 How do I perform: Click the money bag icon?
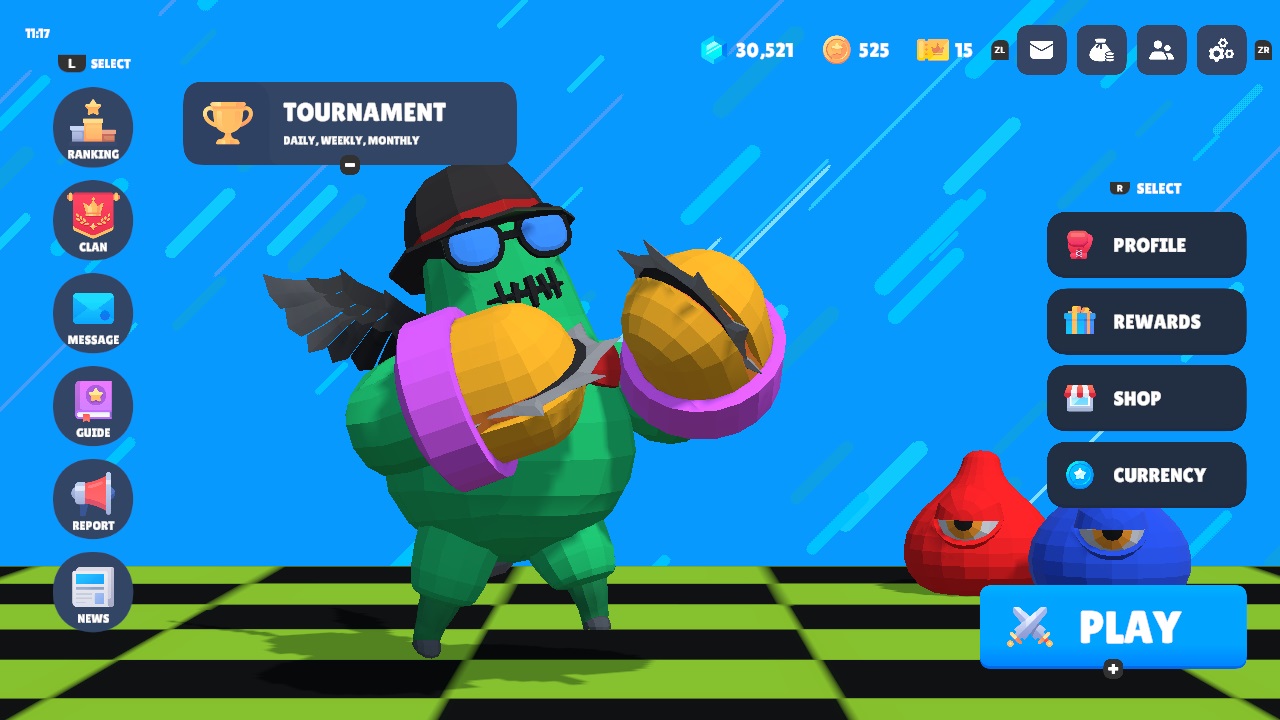point(1101,50)
